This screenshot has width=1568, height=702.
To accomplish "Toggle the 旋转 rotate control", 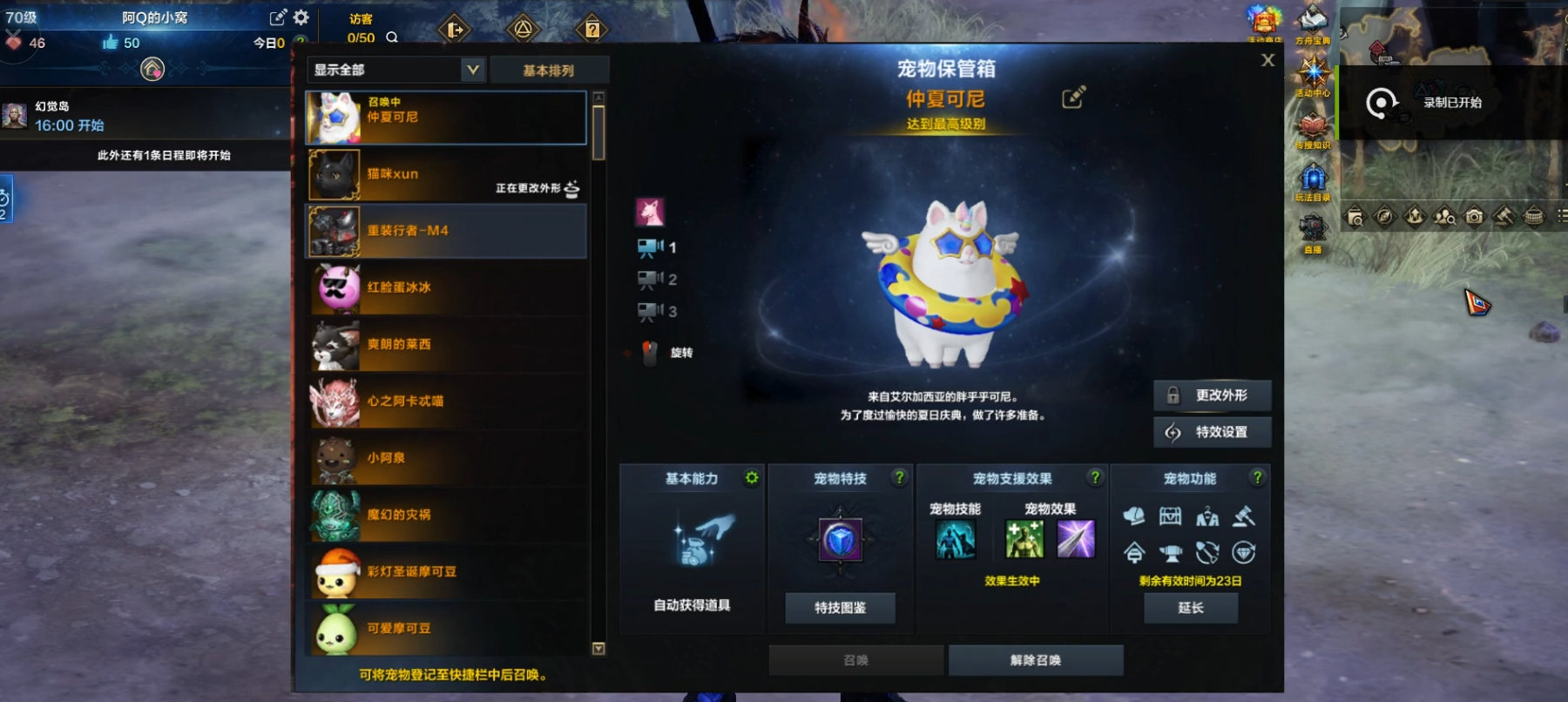I will click(652, 352).
